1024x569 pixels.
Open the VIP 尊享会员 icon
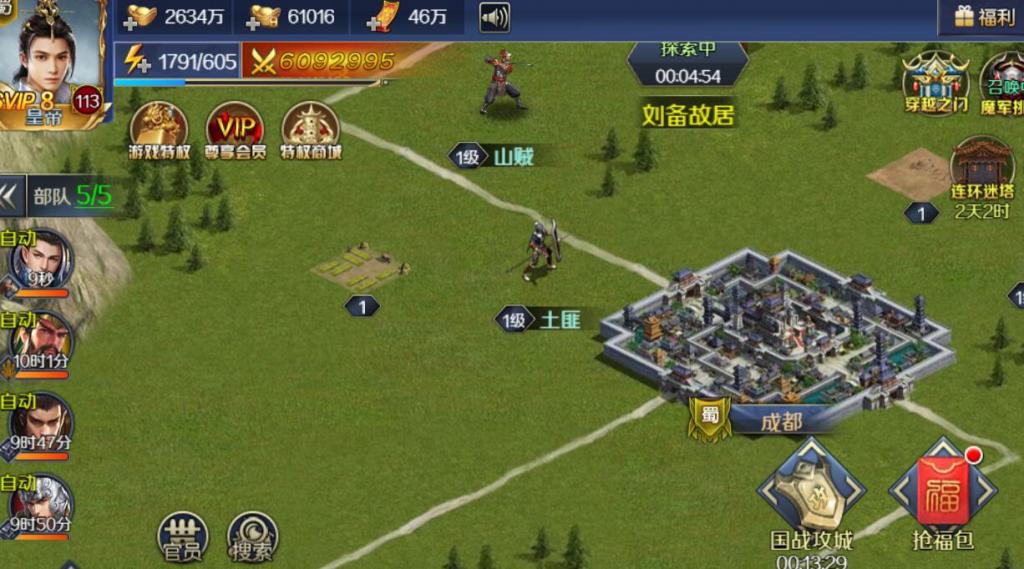point(235,130)
